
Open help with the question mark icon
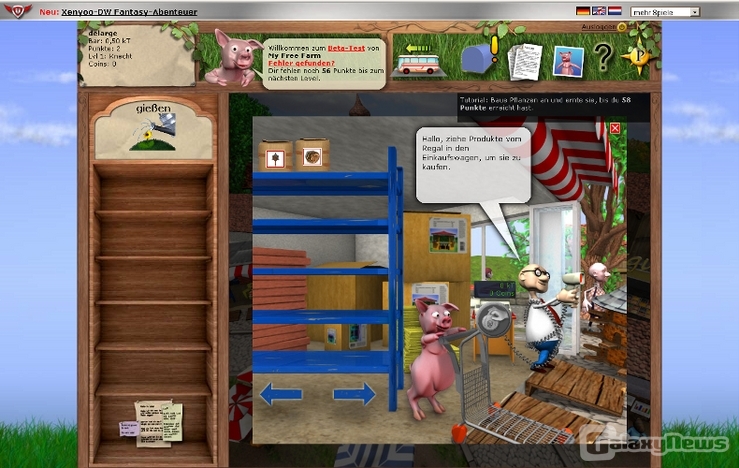(x=603, y=59)
